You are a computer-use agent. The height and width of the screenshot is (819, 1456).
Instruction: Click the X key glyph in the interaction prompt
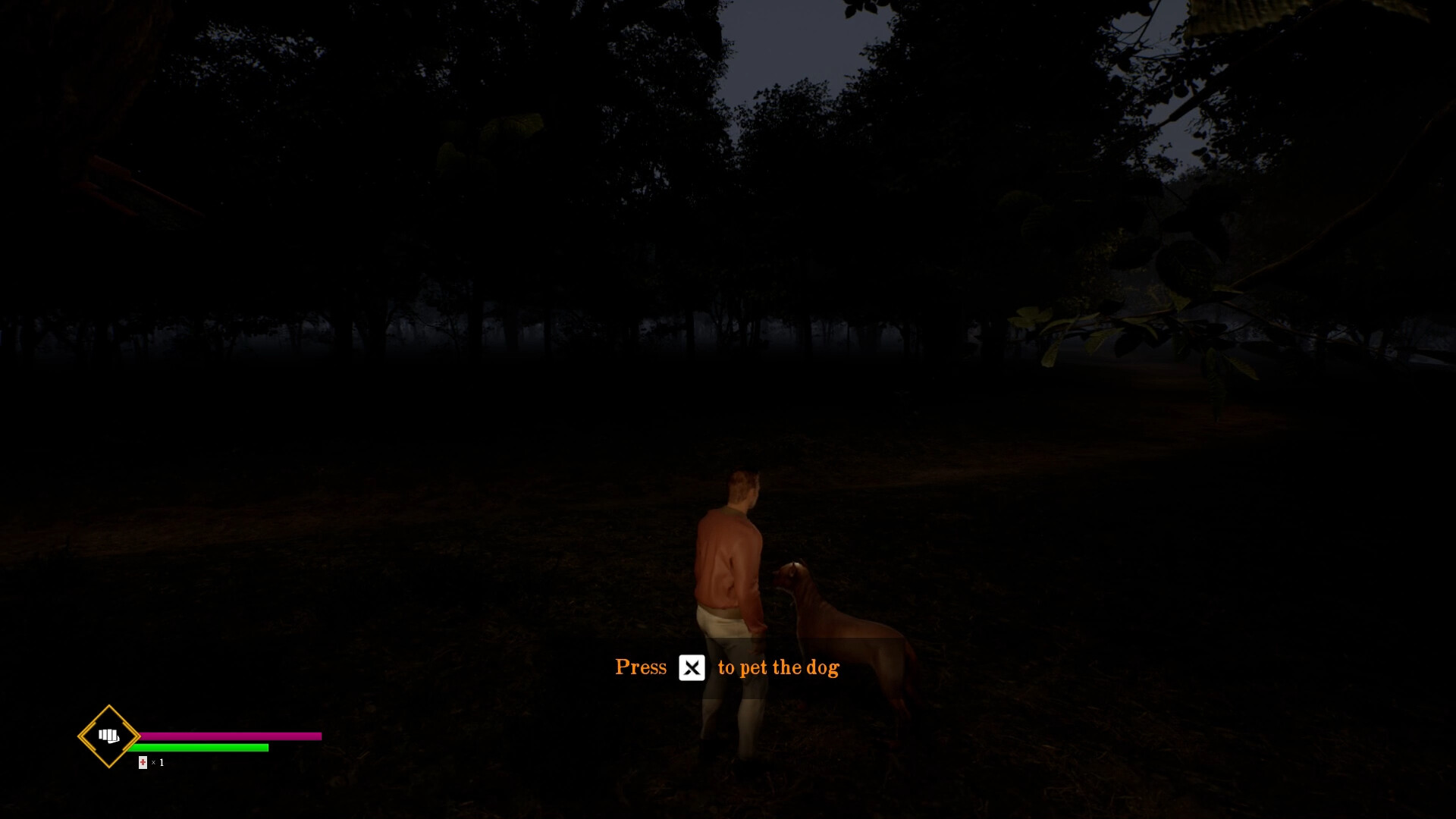pyautogui.click(x=692, y=668)
